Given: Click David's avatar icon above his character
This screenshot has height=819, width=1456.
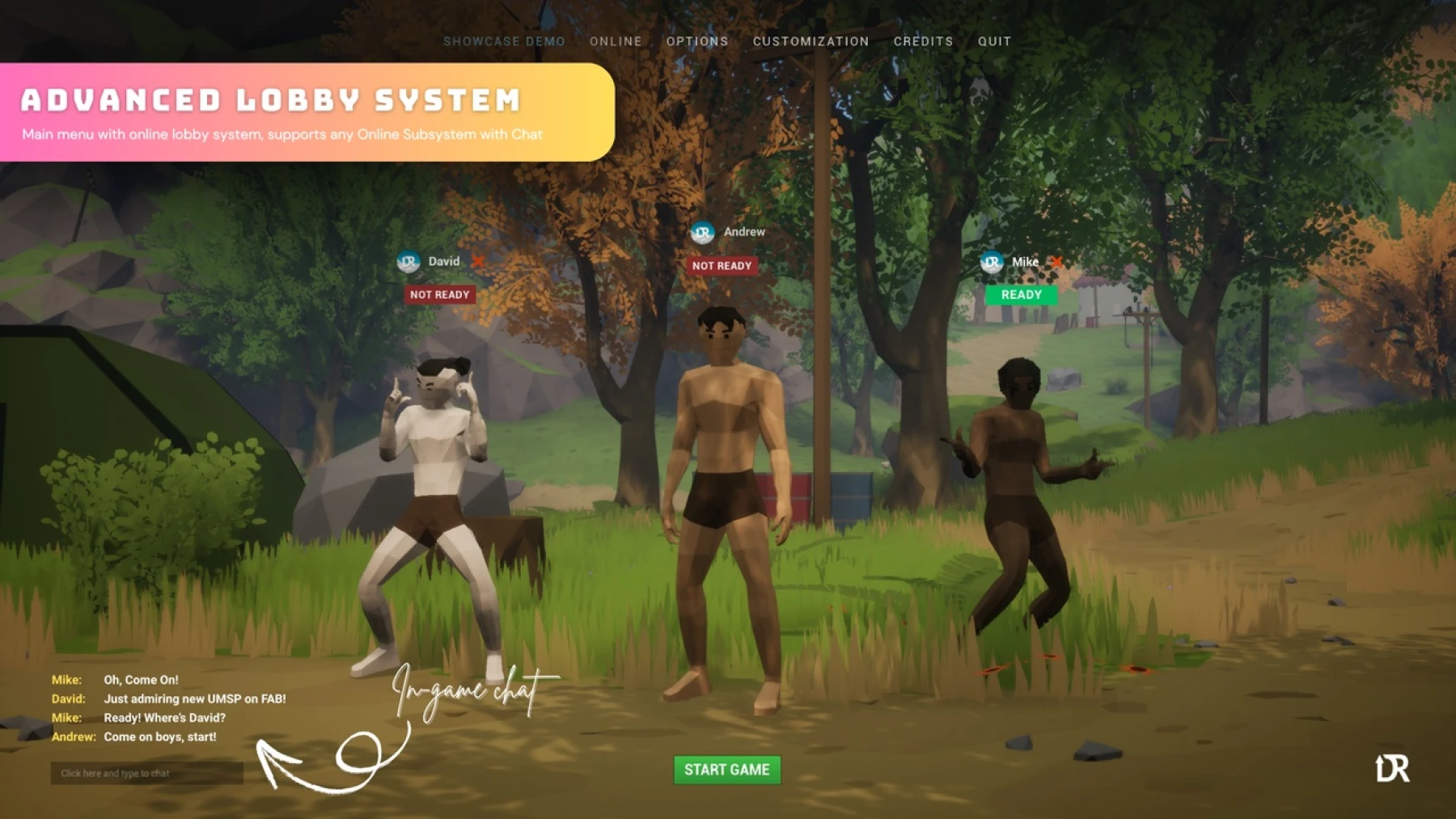Looking at the screenshot, I should (410, 261).
